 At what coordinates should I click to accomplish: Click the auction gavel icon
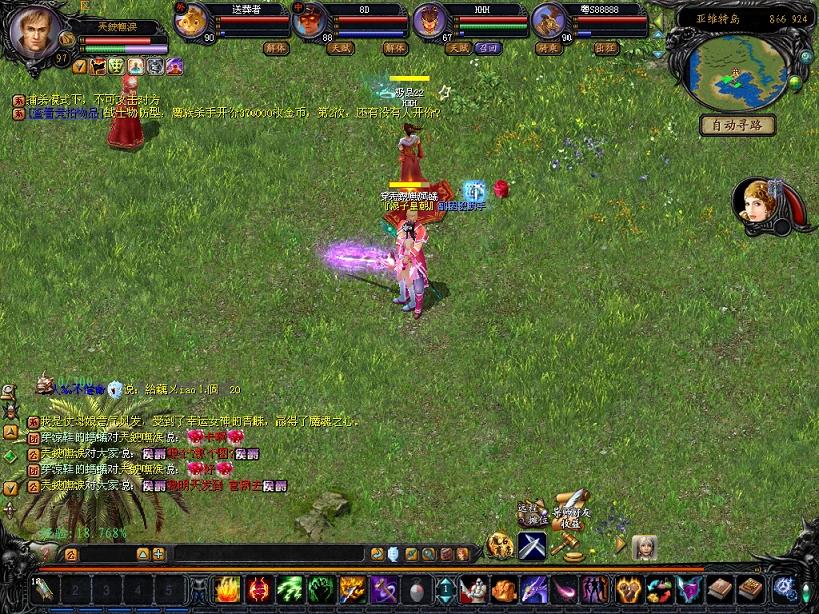click(x=567, y=547)
